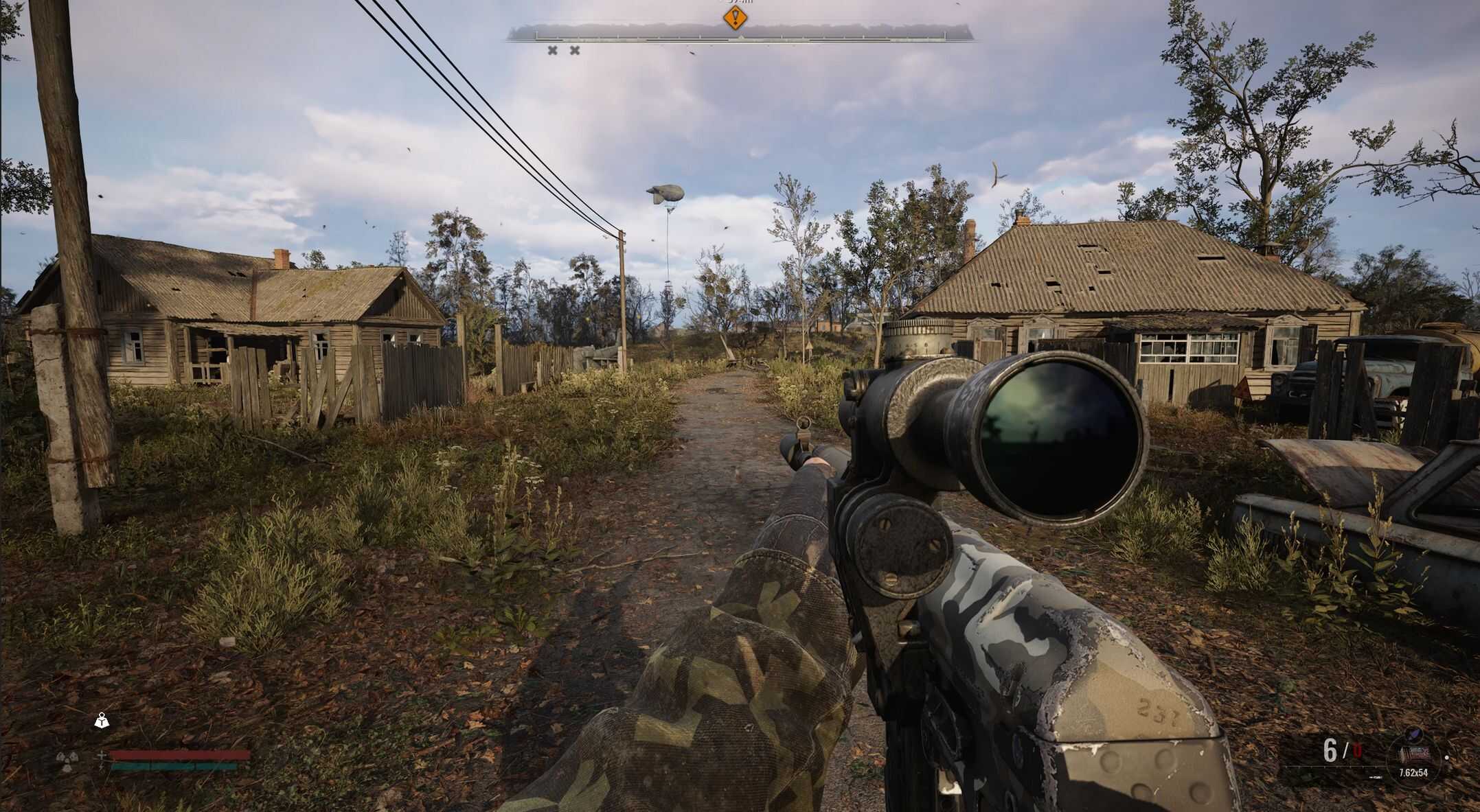The height and width of the screenshot is (812, 1480).
Task: Click the white dot beside the ammo circle
Action: [1446, 758]
